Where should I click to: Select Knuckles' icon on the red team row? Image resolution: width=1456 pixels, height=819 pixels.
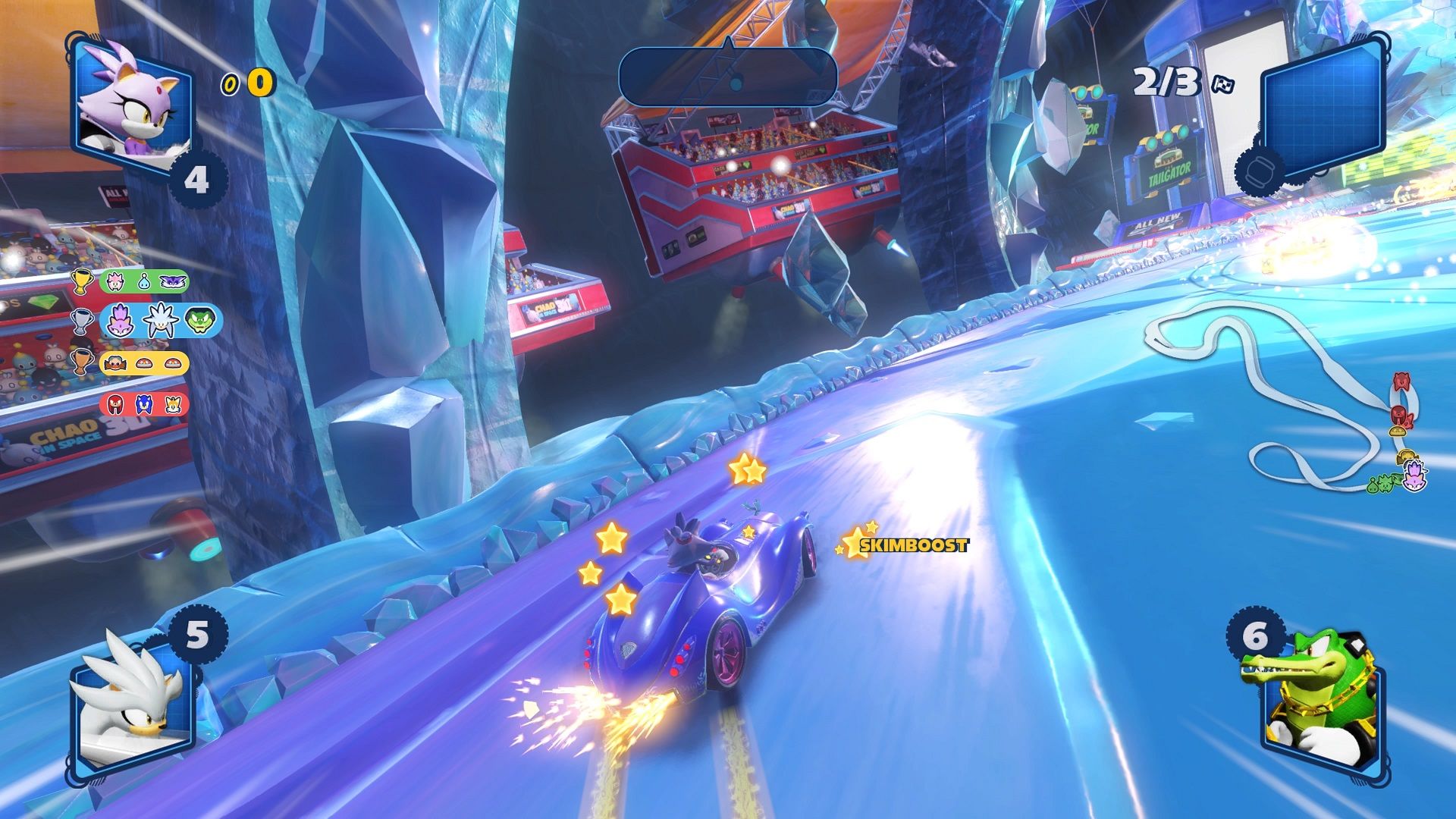pos(115,405)
